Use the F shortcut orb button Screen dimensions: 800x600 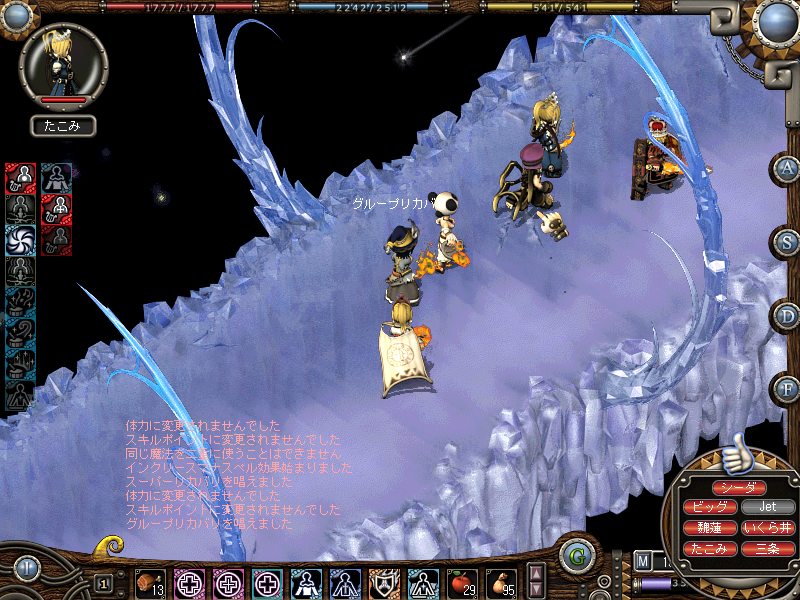(x=785, y=388)
